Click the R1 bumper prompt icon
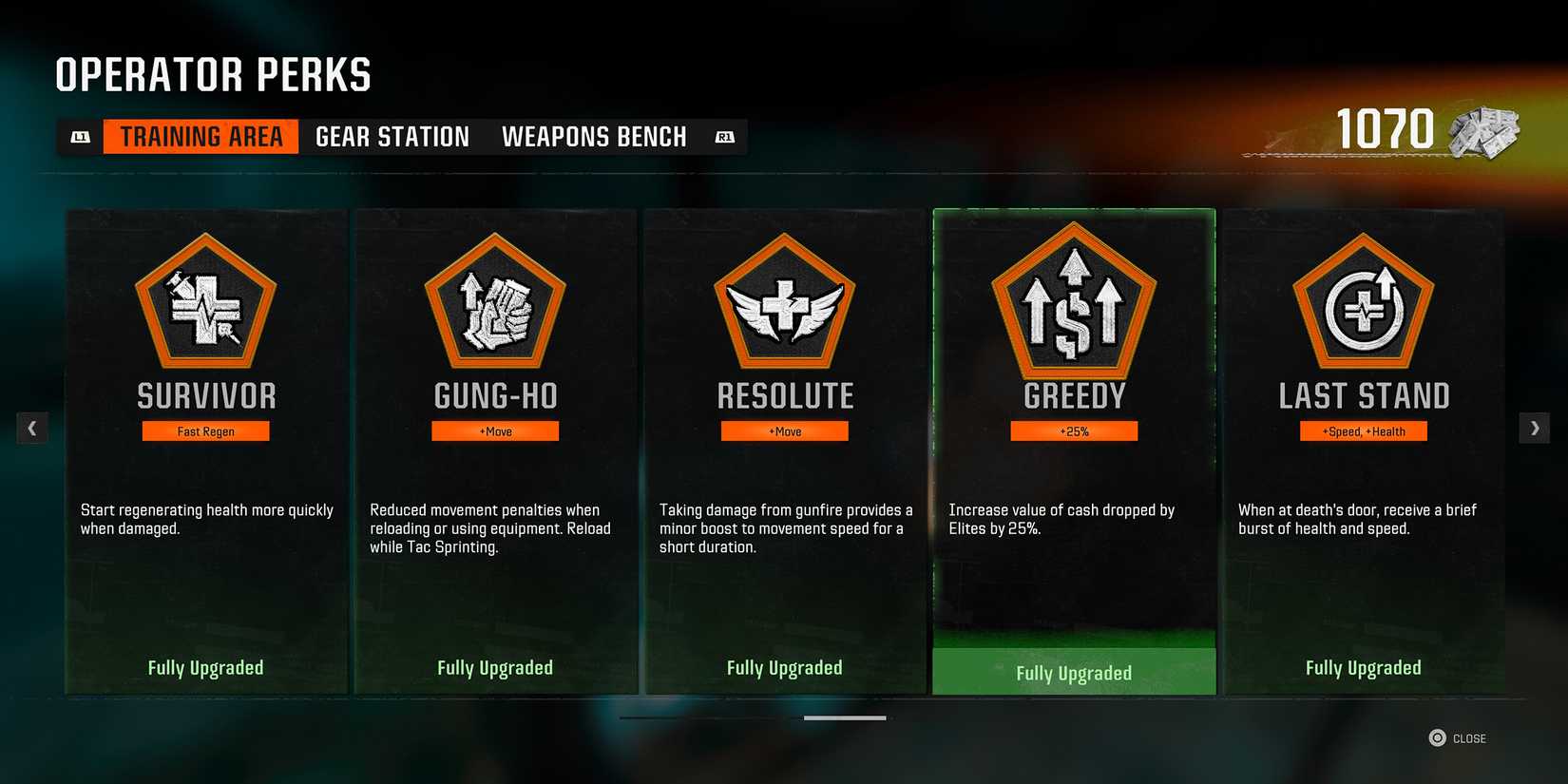The width and height of the screenshot is (1568, 784). [x=724, y=136]
